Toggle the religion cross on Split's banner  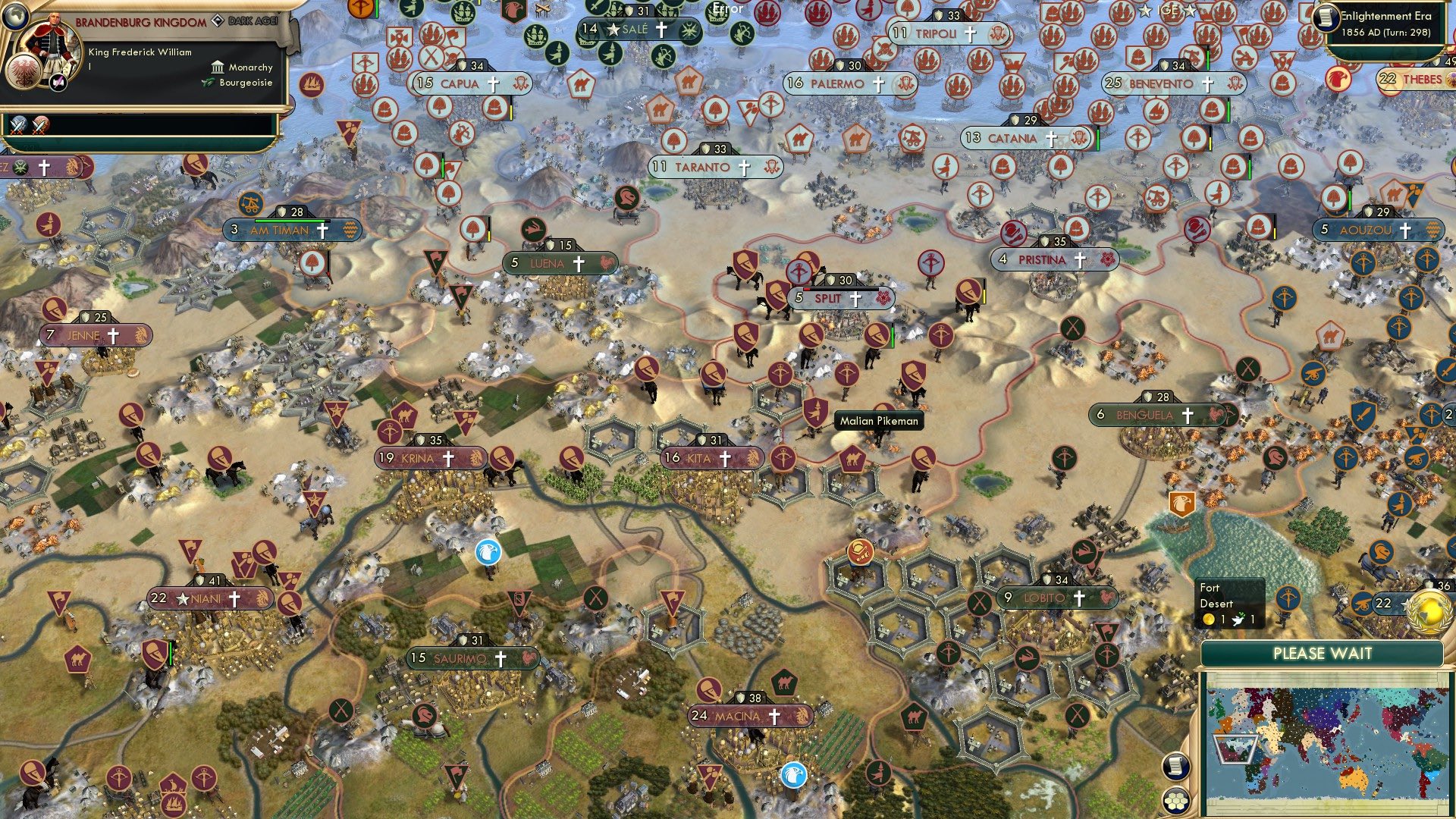(855, 299)
